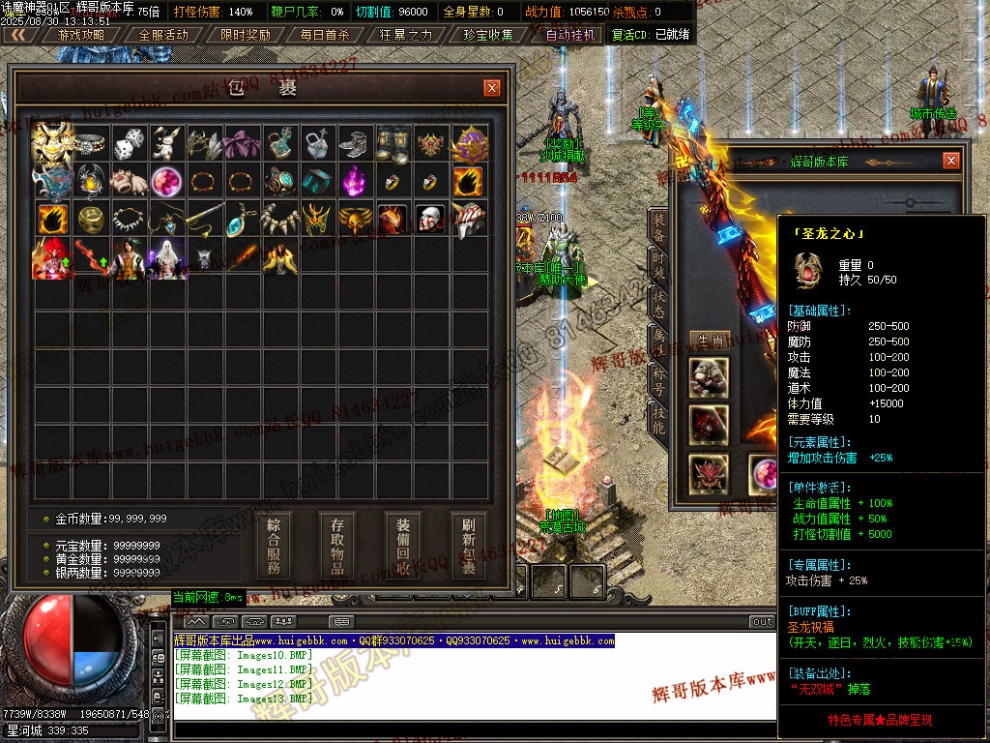
Task: Refresh the bag with 刷新包裹
Action: [468, 545]
